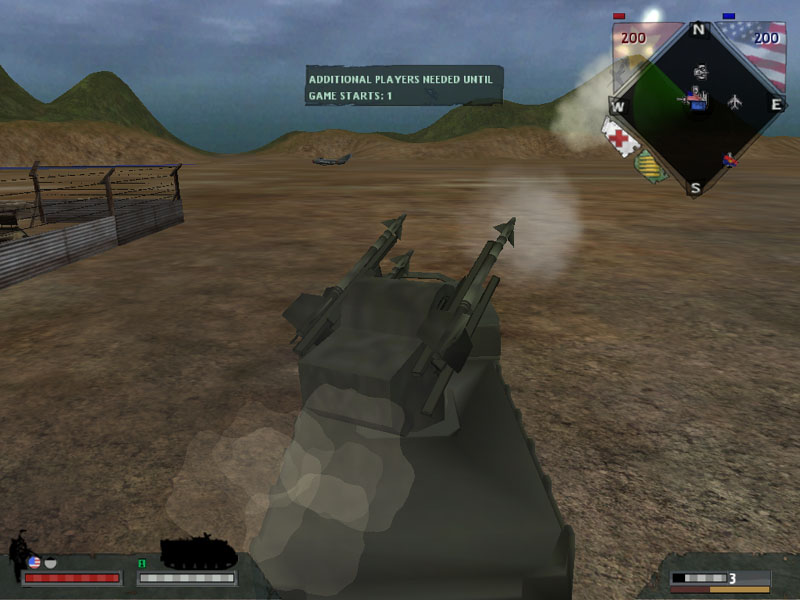Click the armored vehicle silhouette icon

[x=198, y=552]
